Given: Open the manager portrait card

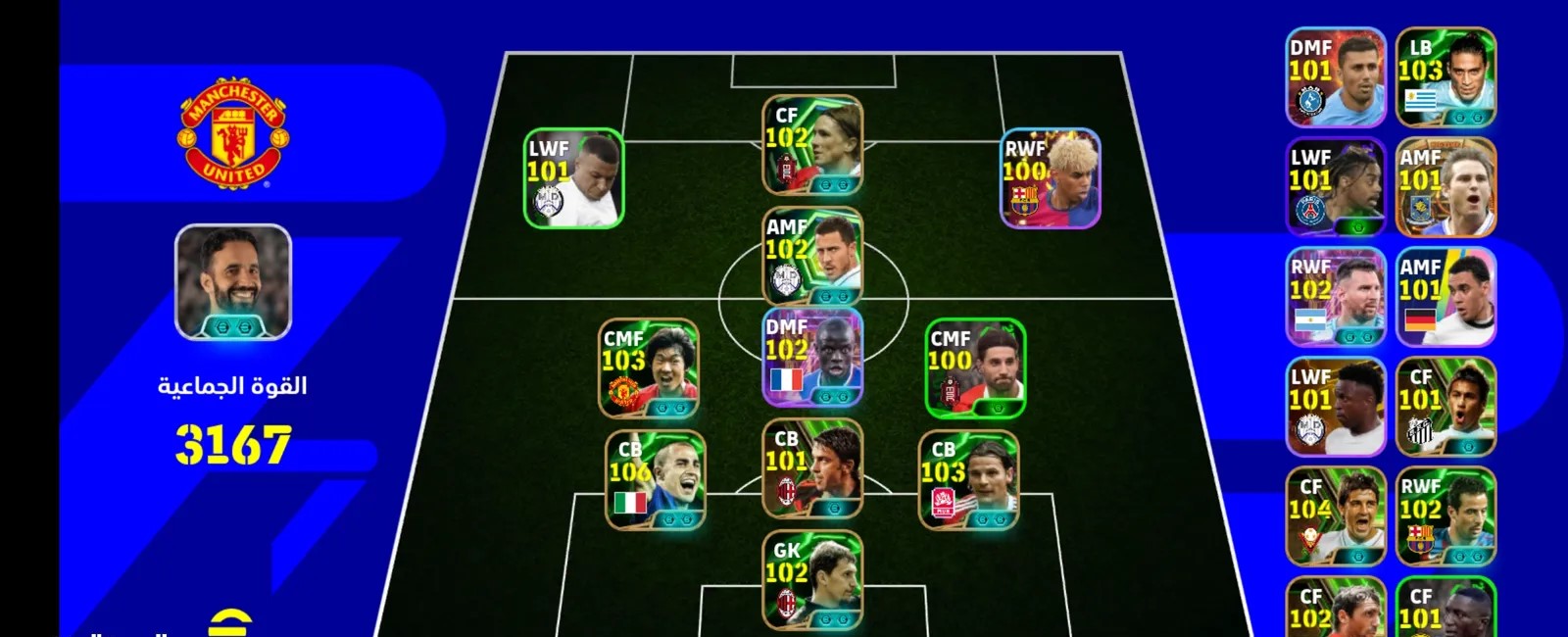Looking at the screenshot, I should pos(233,282).
